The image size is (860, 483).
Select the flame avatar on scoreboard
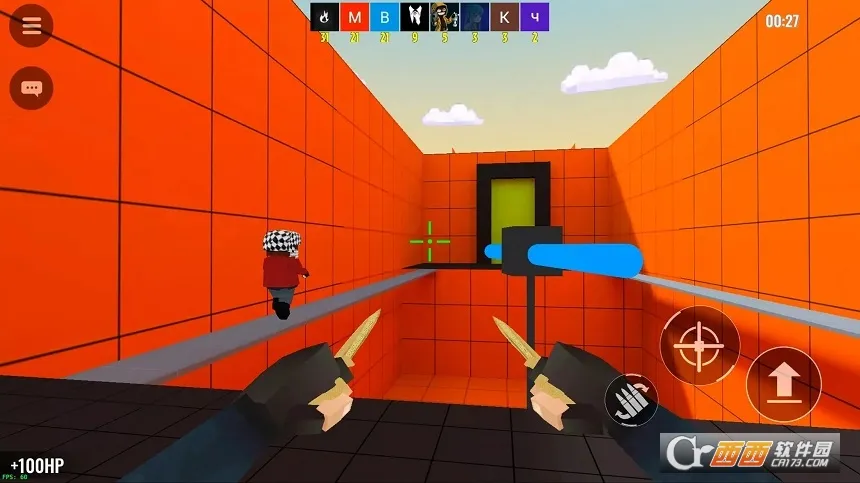[324, 17]
